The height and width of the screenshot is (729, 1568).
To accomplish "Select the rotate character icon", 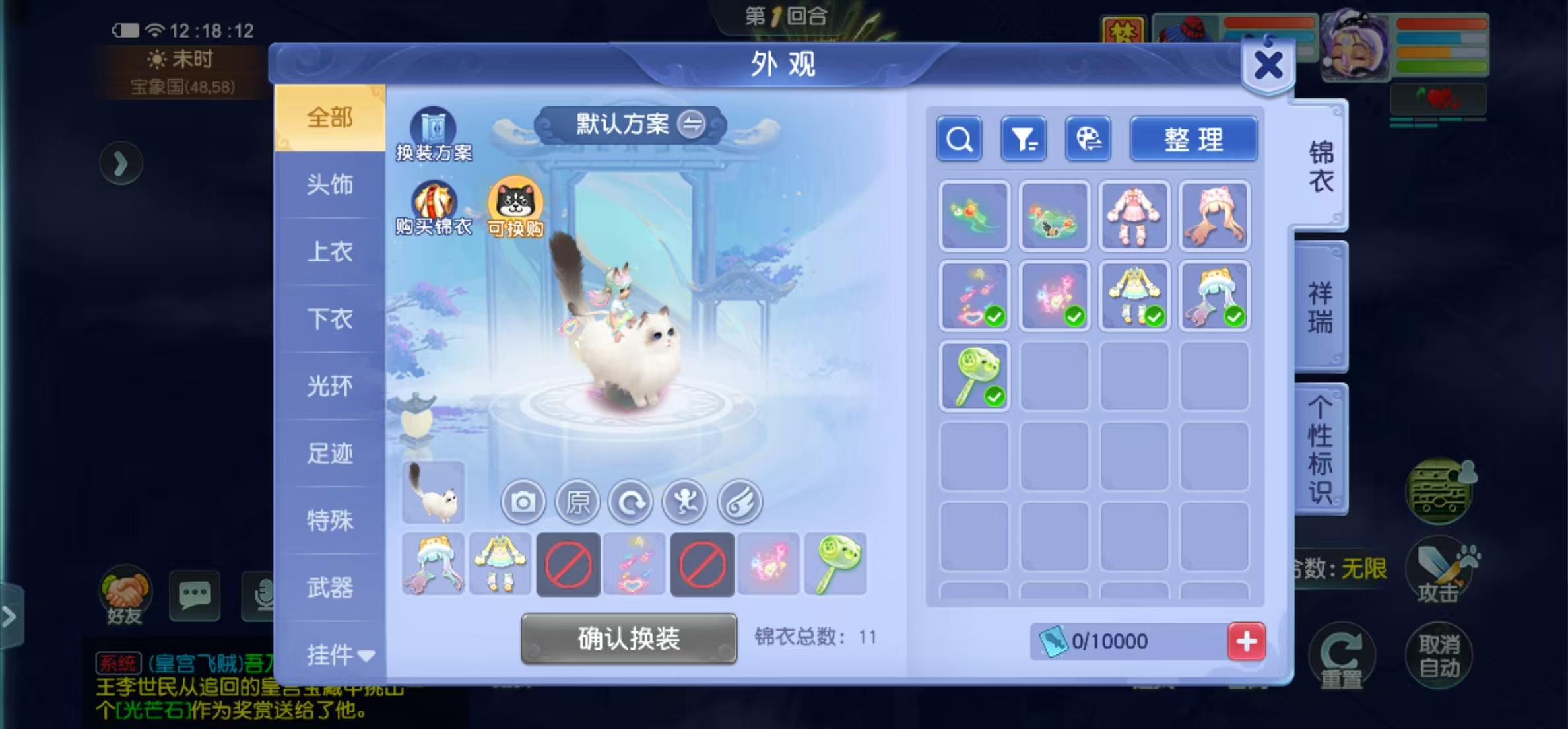I will click(x=632, y=502).
